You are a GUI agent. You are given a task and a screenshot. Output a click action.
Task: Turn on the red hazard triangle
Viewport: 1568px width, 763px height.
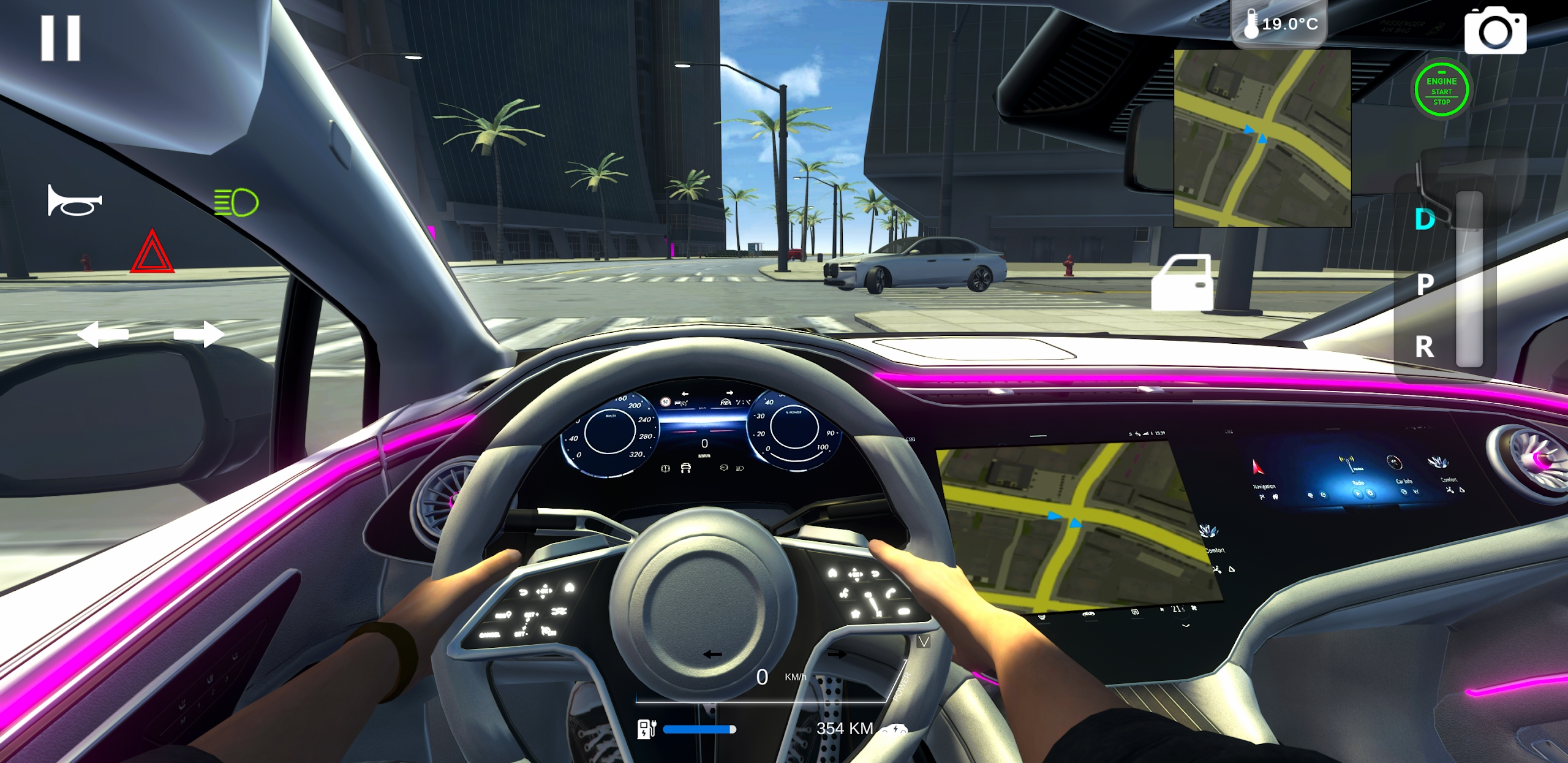(x=152, y=252)
